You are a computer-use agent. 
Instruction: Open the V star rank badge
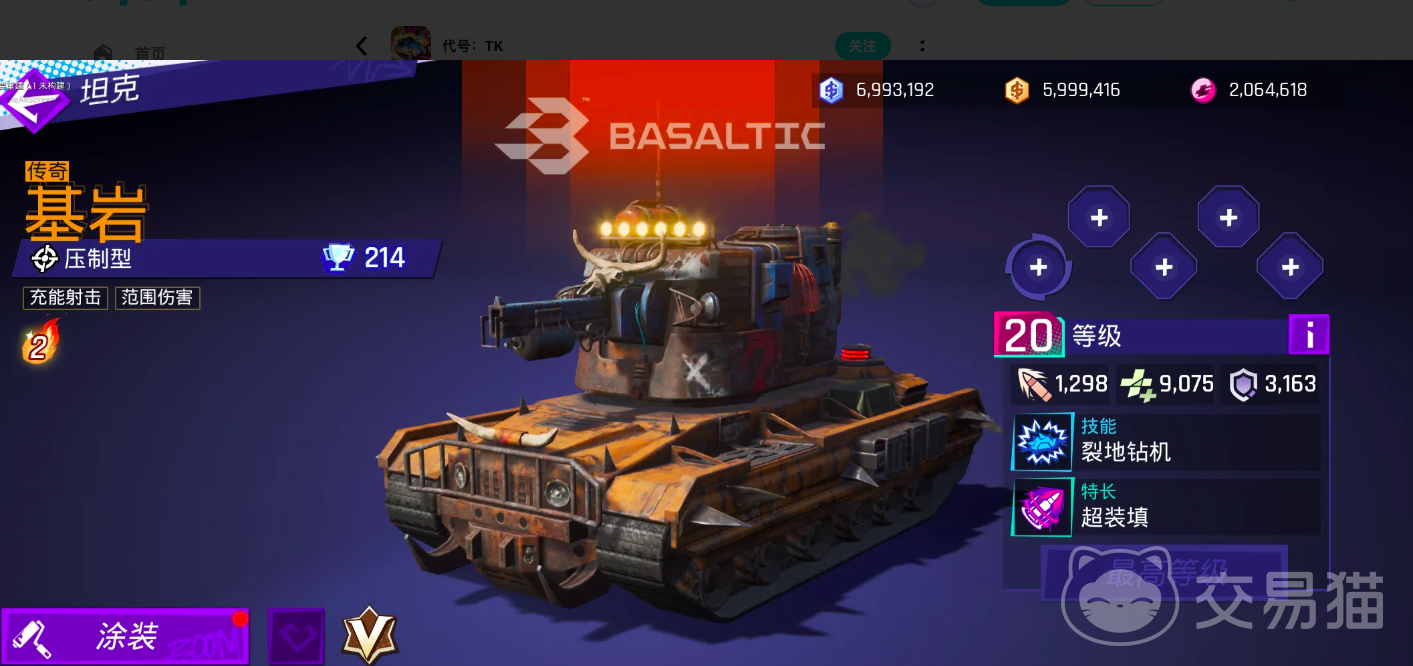click(x=370, y=636)
